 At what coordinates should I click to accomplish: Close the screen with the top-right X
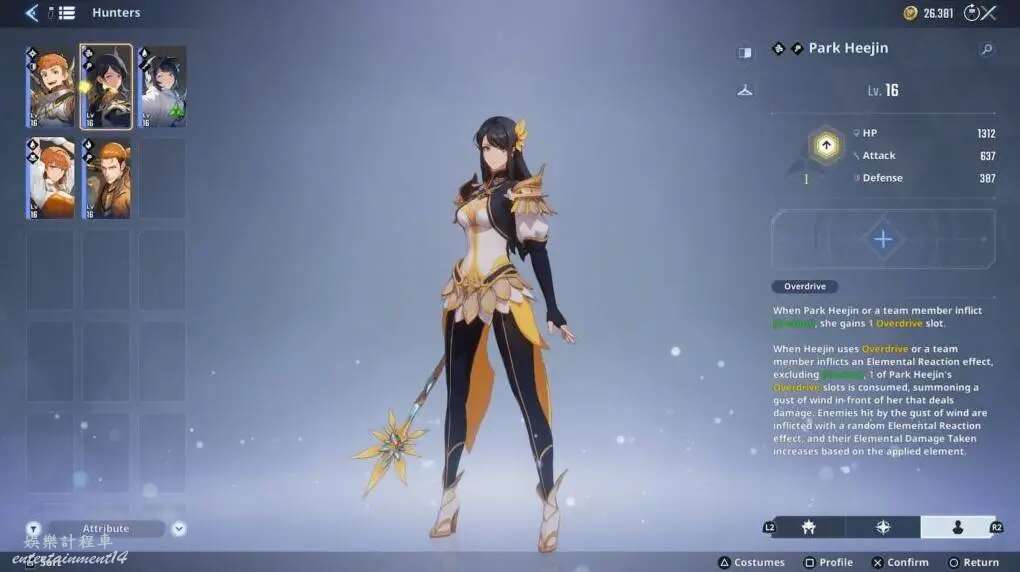(989, 13)
